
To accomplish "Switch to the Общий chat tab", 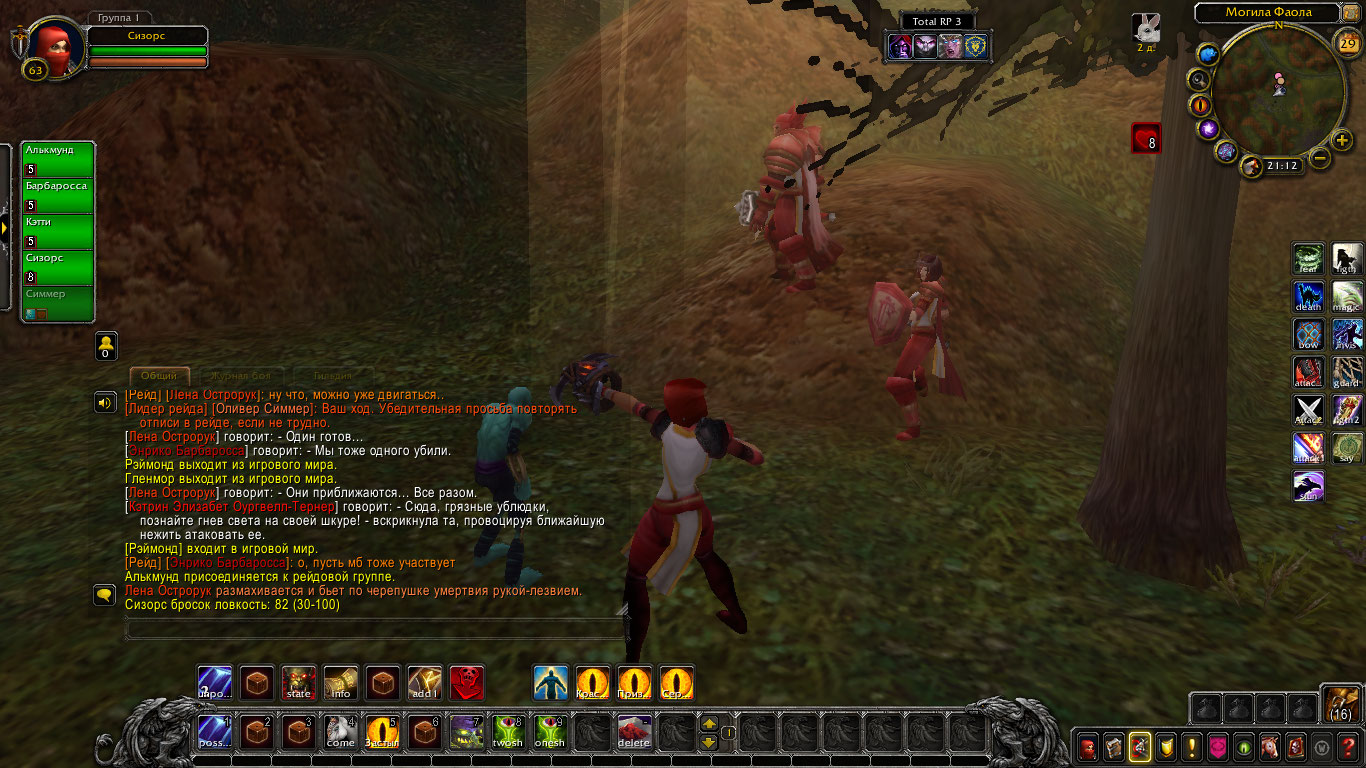I will click(159, 376).
